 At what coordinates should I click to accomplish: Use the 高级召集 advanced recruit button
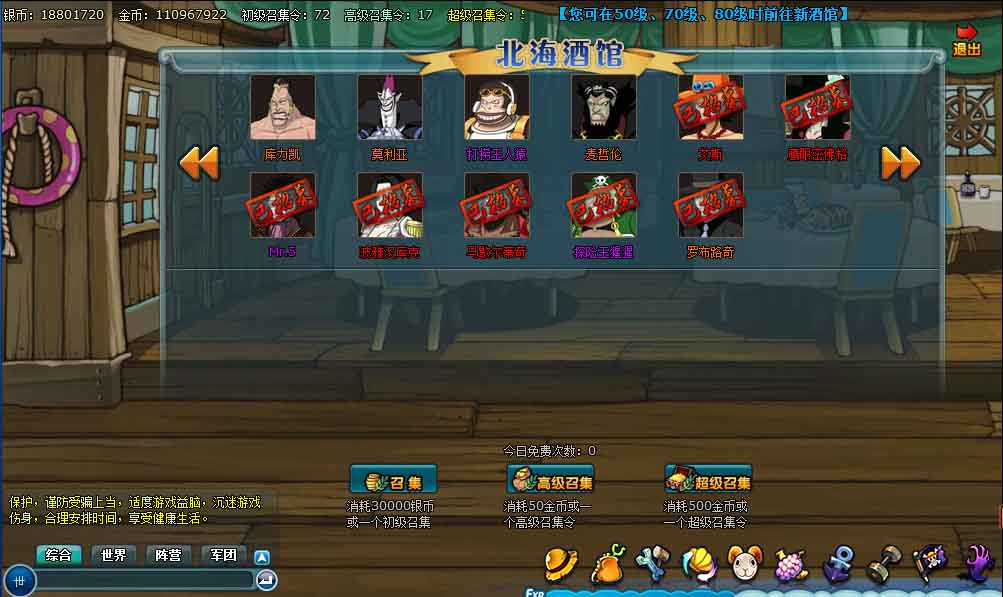click(x=550, y=480)
